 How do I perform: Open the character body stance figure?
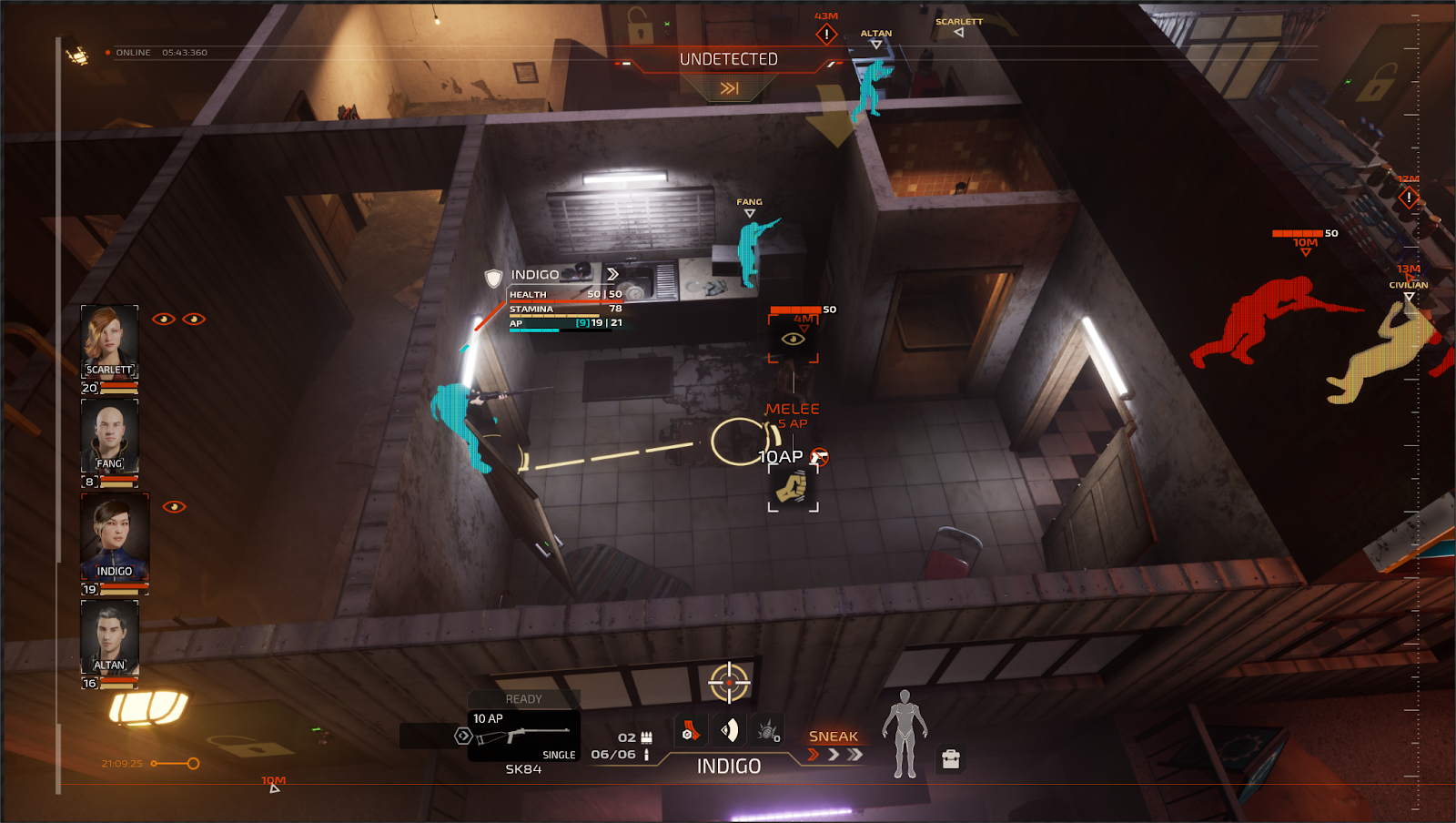pyautogui.click(x=905, y=735)
